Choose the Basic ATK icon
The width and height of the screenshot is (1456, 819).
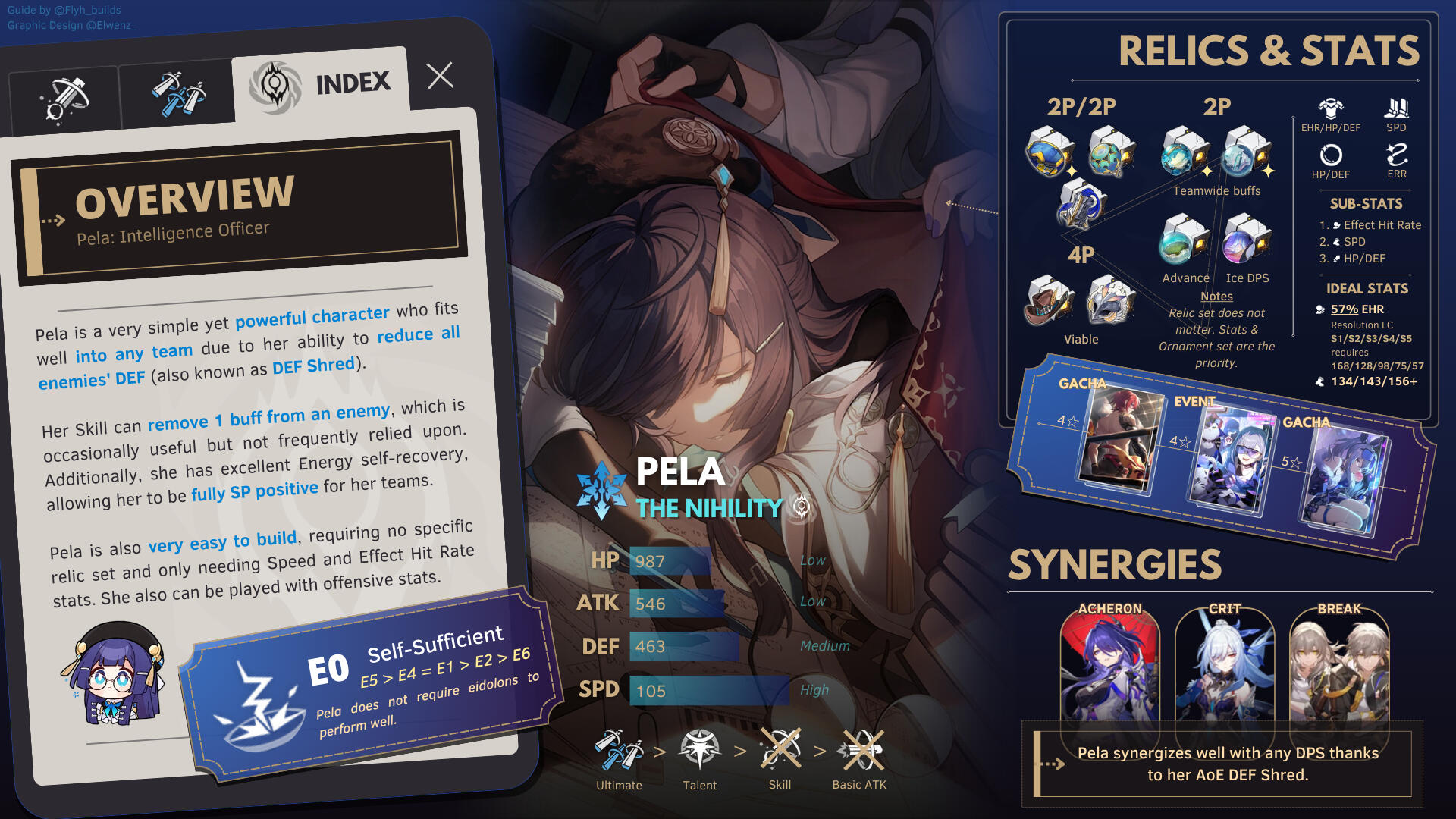tap(859, 750)
